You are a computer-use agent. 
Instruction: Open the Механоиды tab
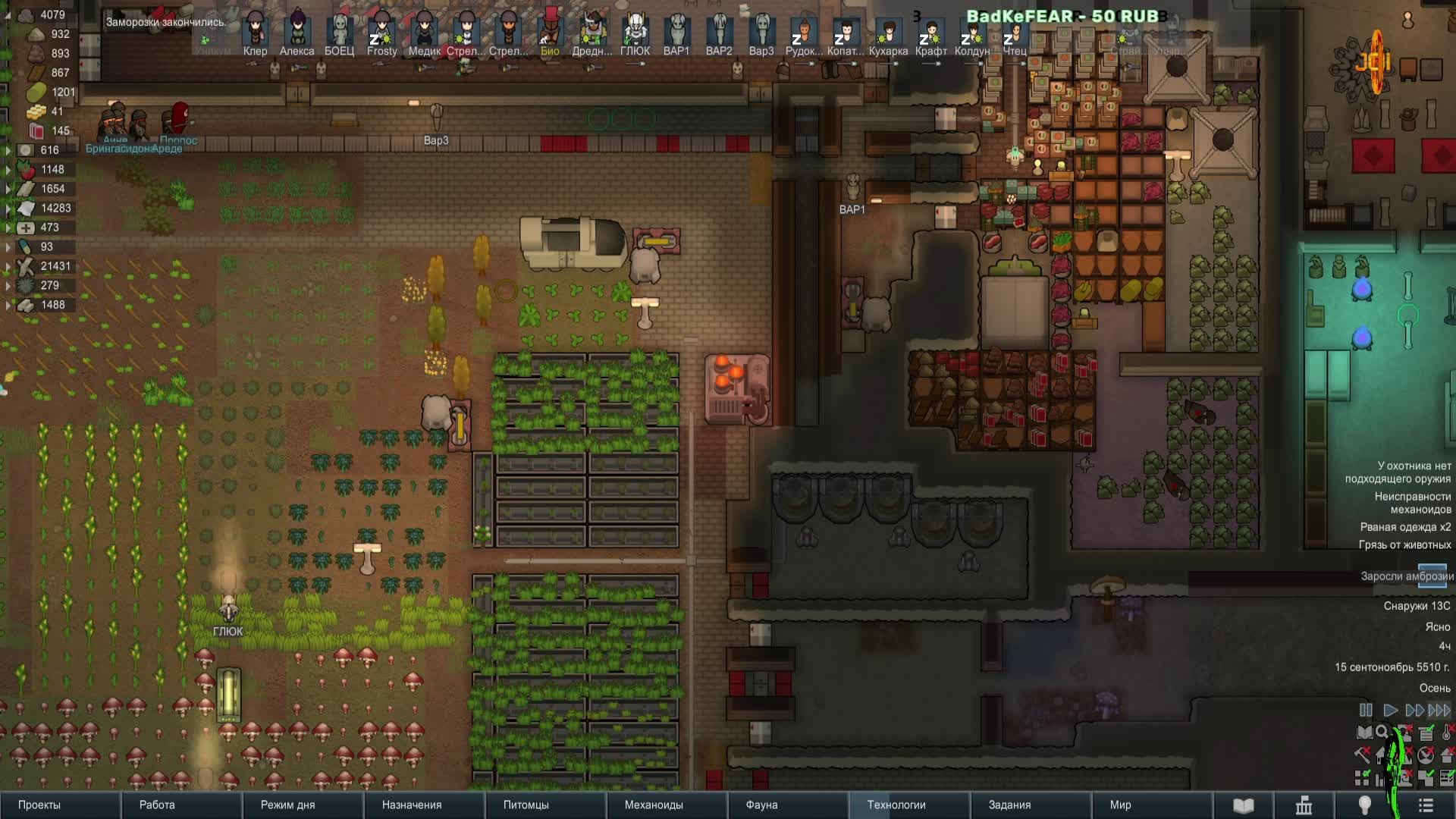(x=654, y=805)
